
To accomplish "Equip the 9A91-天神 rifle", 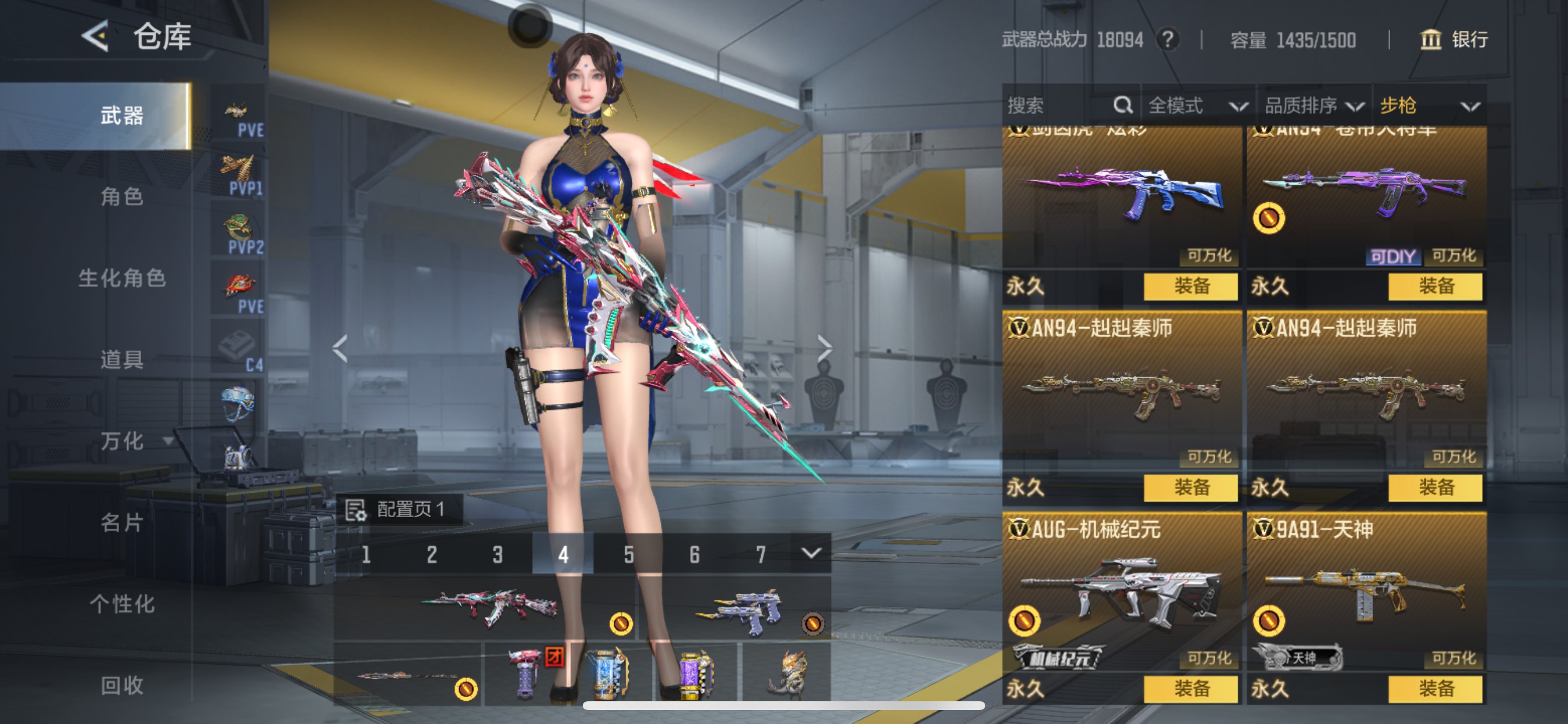I will tap(1434, 688).
